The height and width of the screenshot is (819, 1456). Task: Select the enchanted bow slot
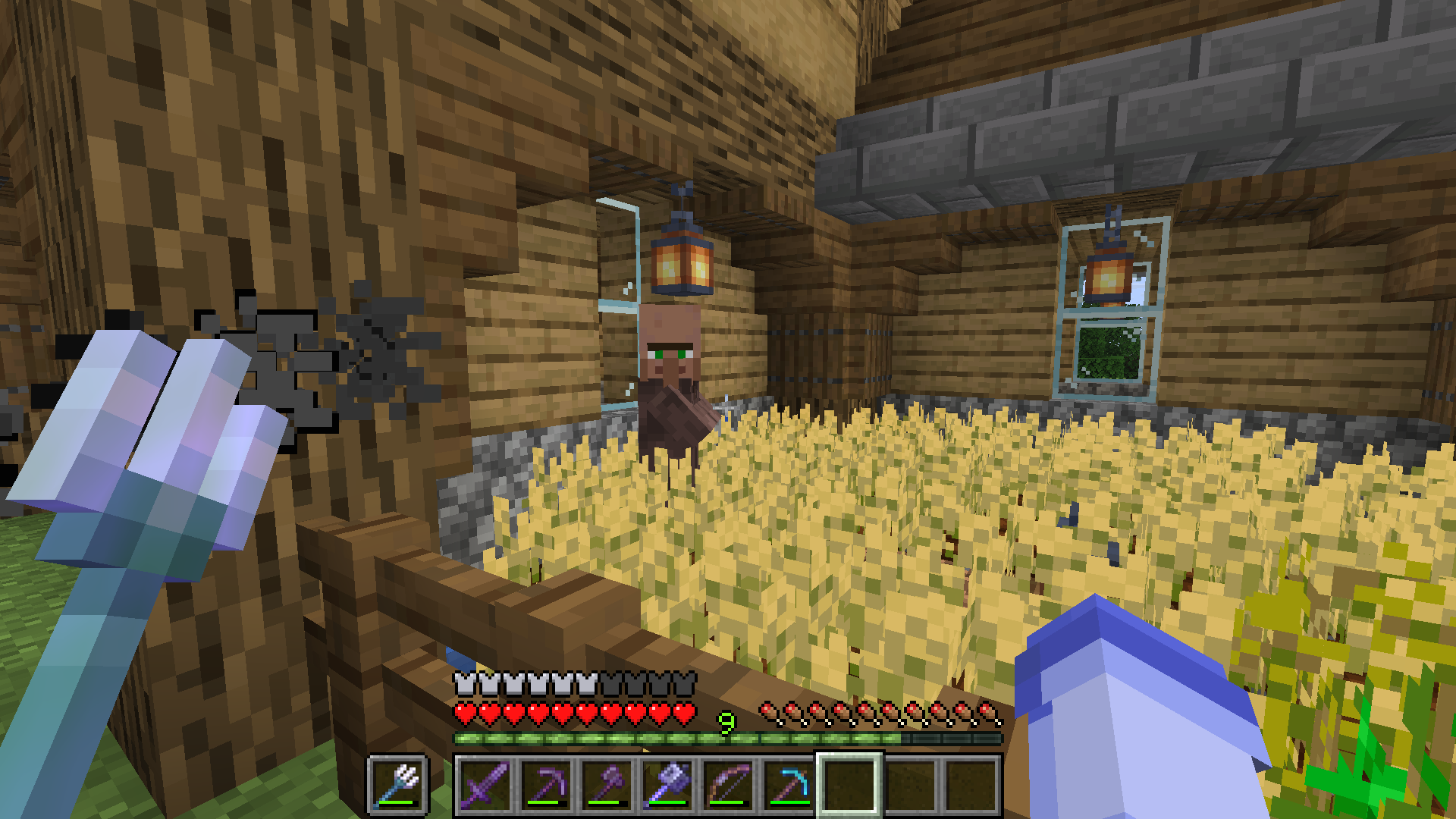[x=727, y=785]
